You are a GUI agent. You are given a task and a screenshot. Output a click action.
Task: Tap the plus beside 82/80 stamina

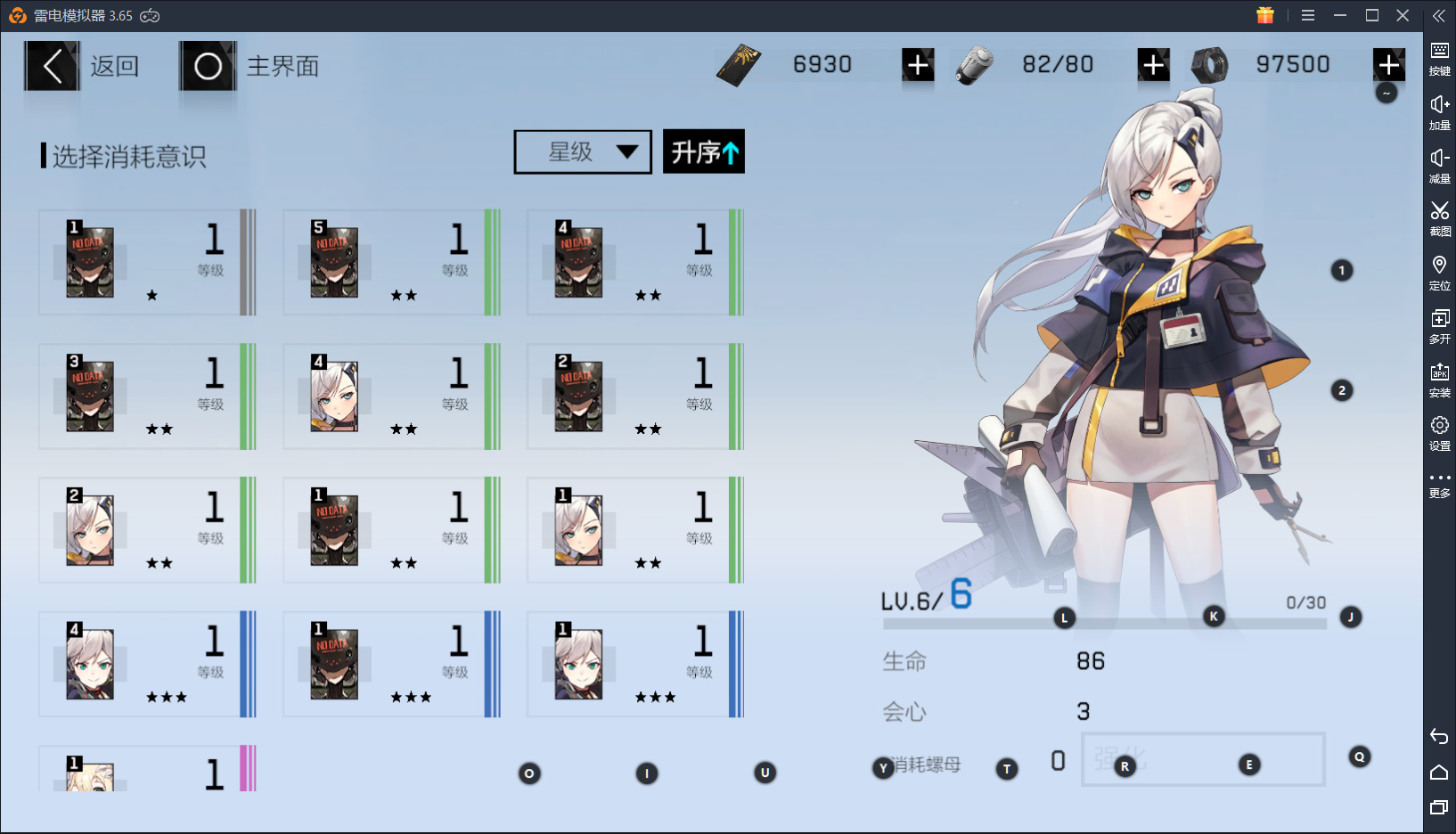coord(1153,65)
